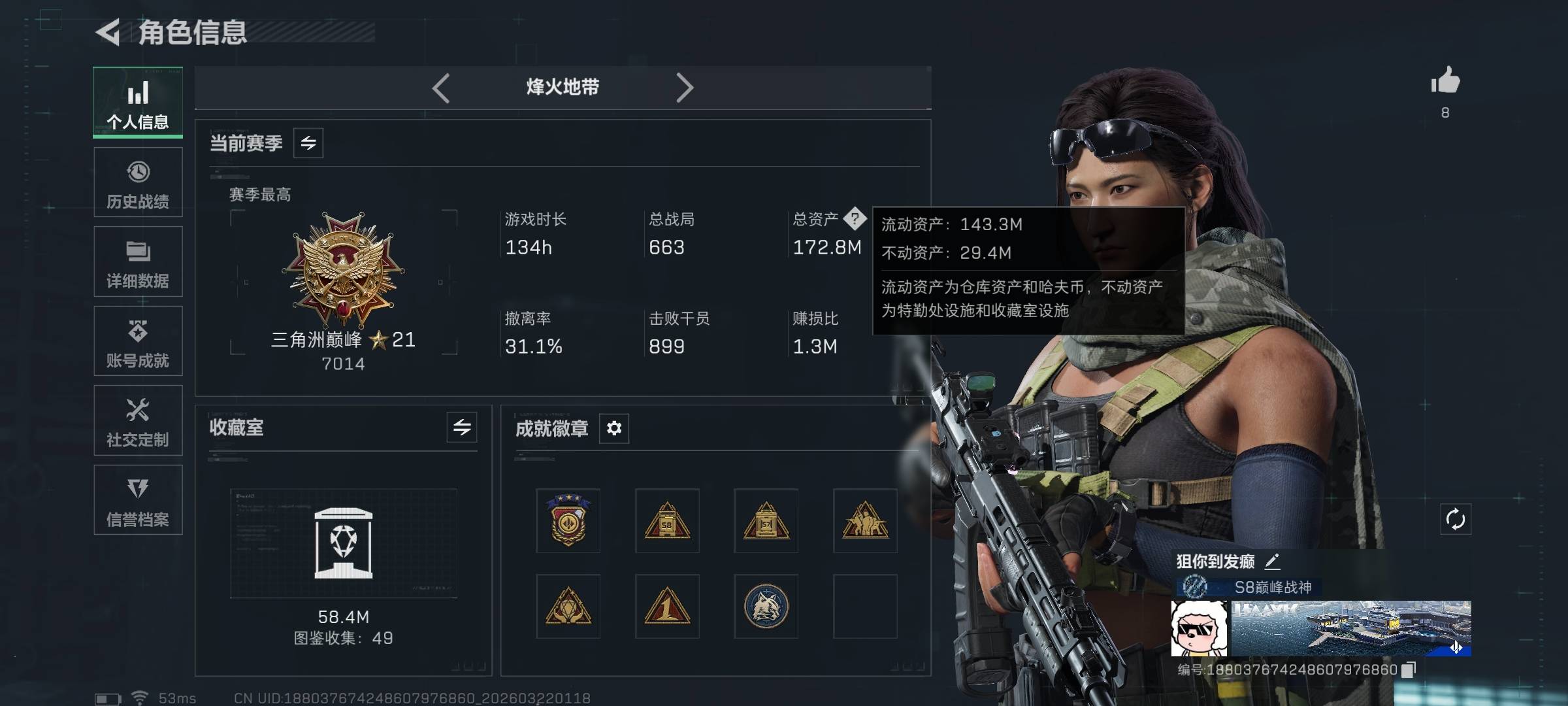The width and height of the screenshot is (1568, 706).
Task: Switch to the previous game mode arrow
Action: coord(441,88)
